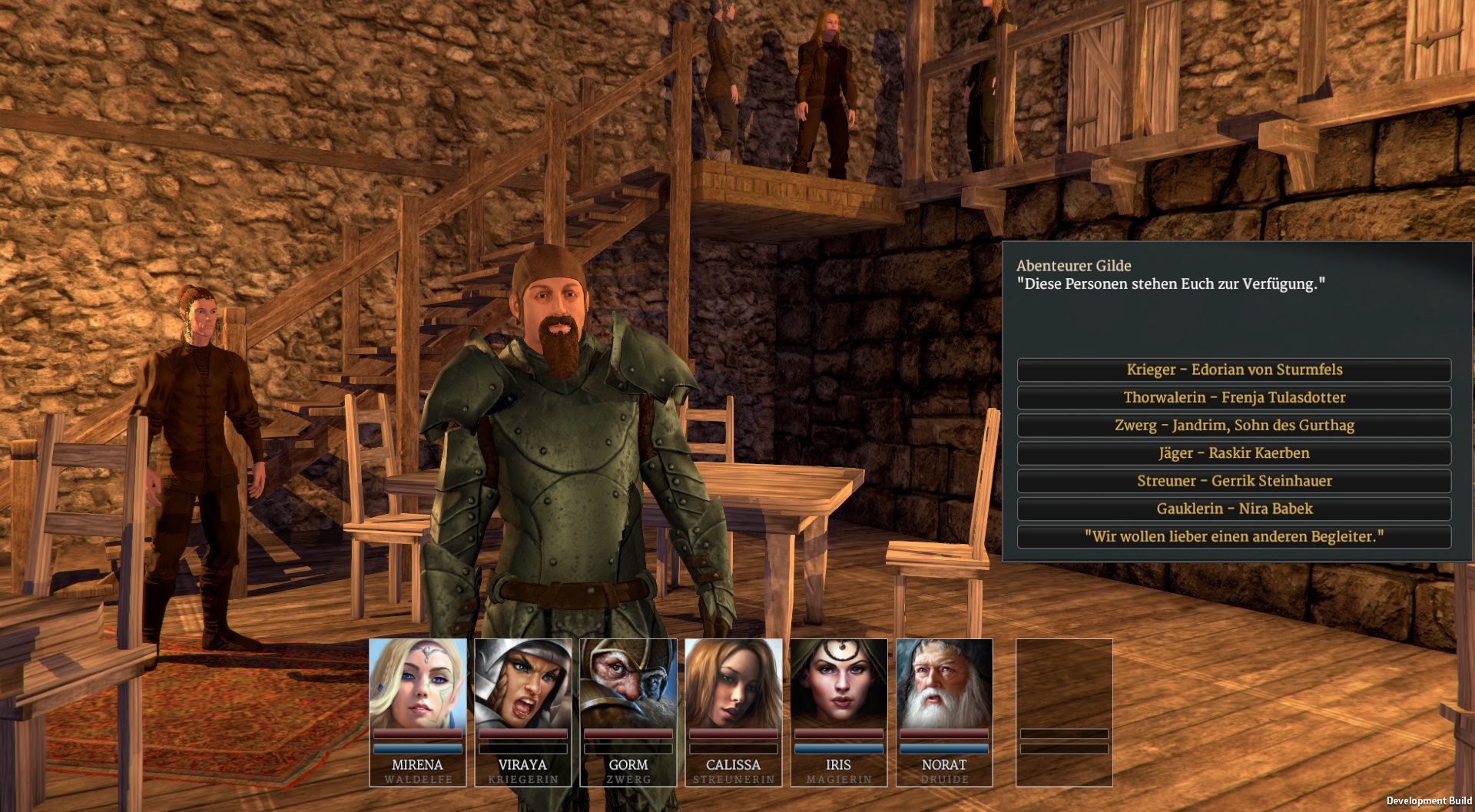The width and height of the screenshot is (1475, 812).
Task: Decline with "Wir wollen lieber einen anderen Begleiter"
Action: coord(1234,536)
